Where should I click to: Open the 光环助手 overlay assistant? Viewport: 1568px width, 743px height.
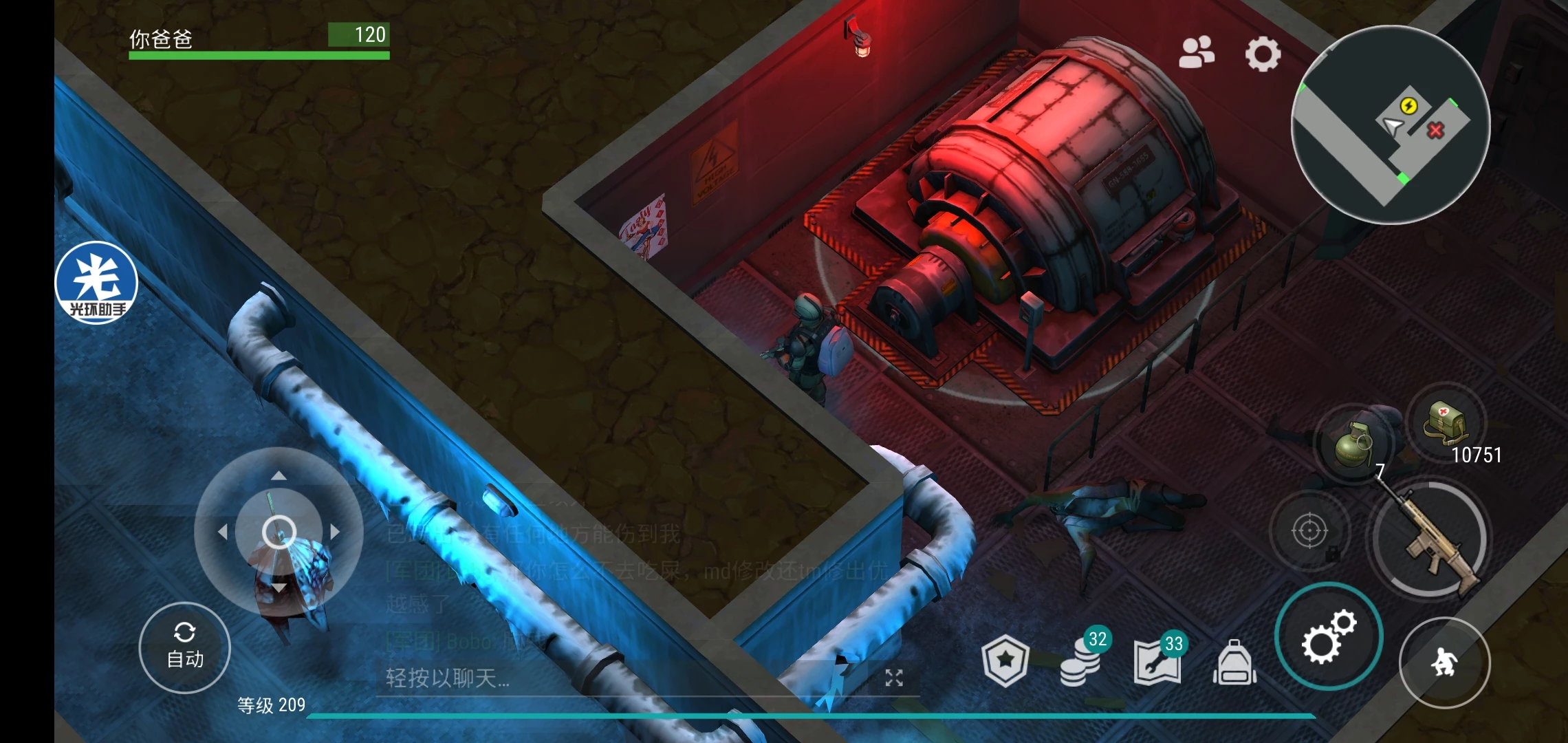(x=97, y=283)
